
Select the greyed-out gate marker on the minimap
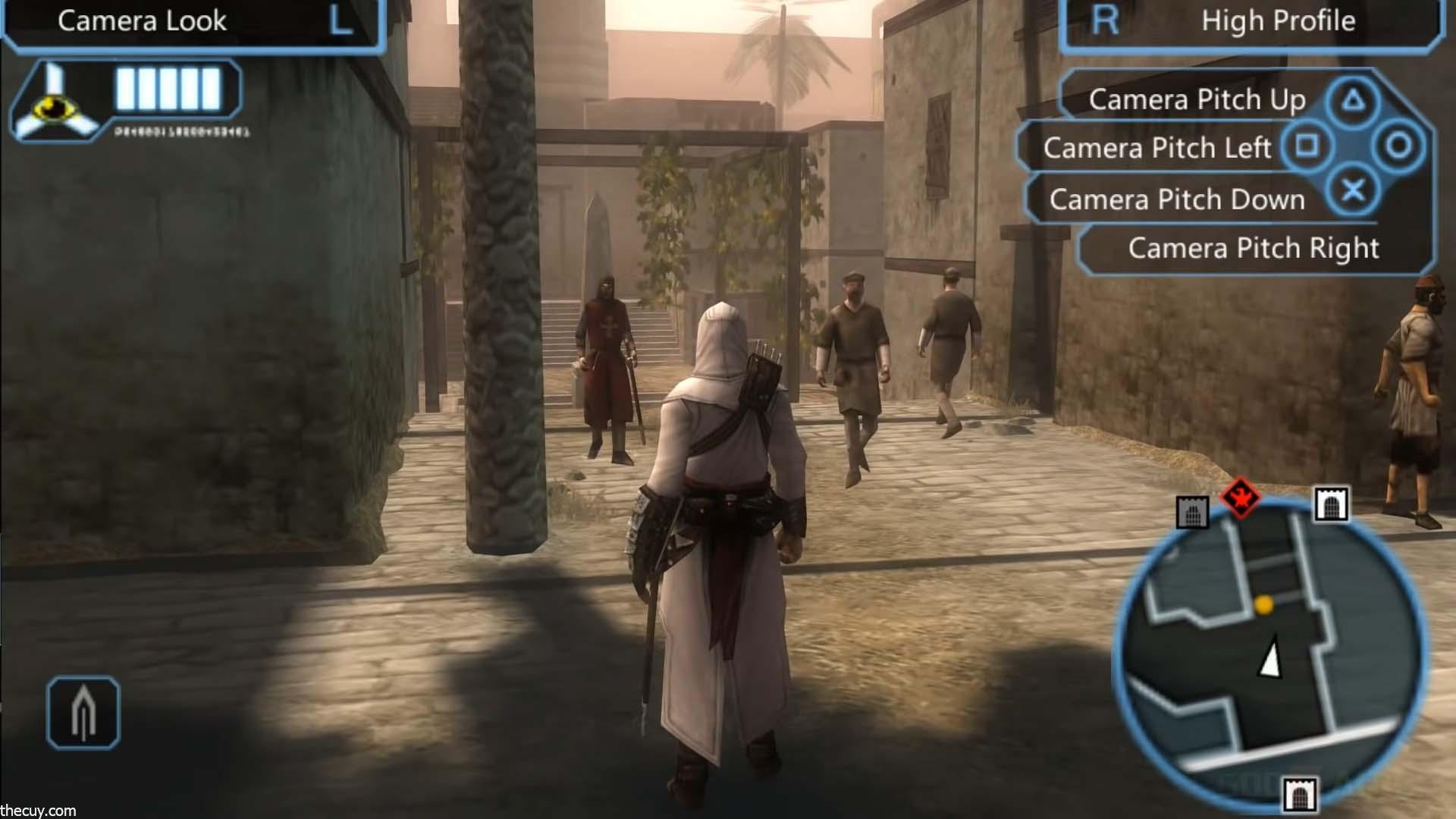pos(1191,513)
